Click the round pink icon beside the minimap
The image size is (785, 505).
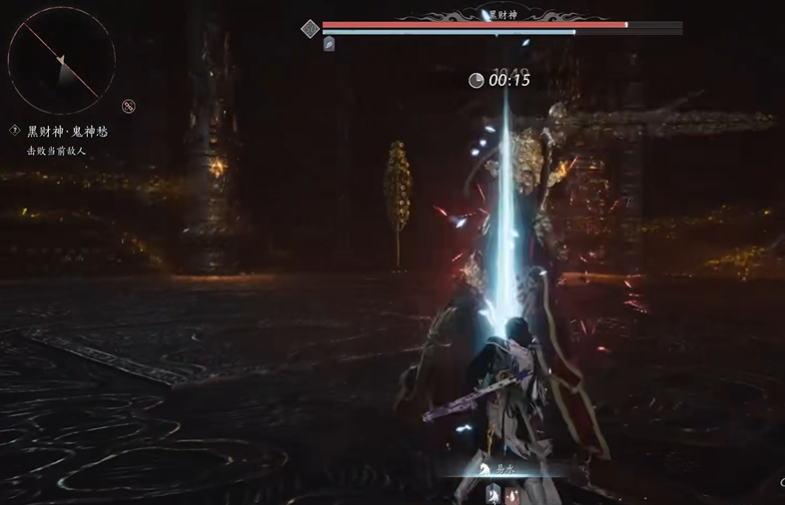click(128, 106)
